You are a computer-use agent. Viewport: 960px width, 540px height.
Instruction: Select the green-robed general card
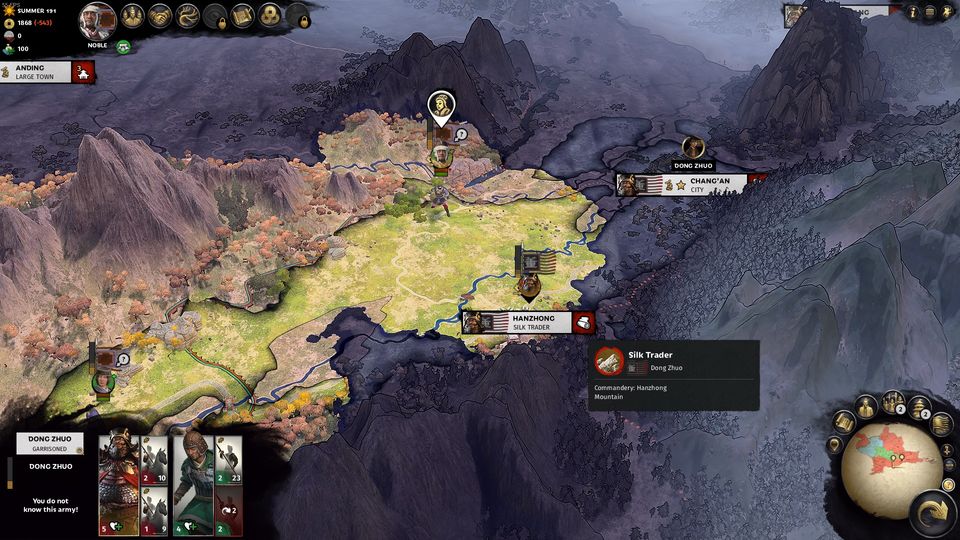(x=192, y=471)
